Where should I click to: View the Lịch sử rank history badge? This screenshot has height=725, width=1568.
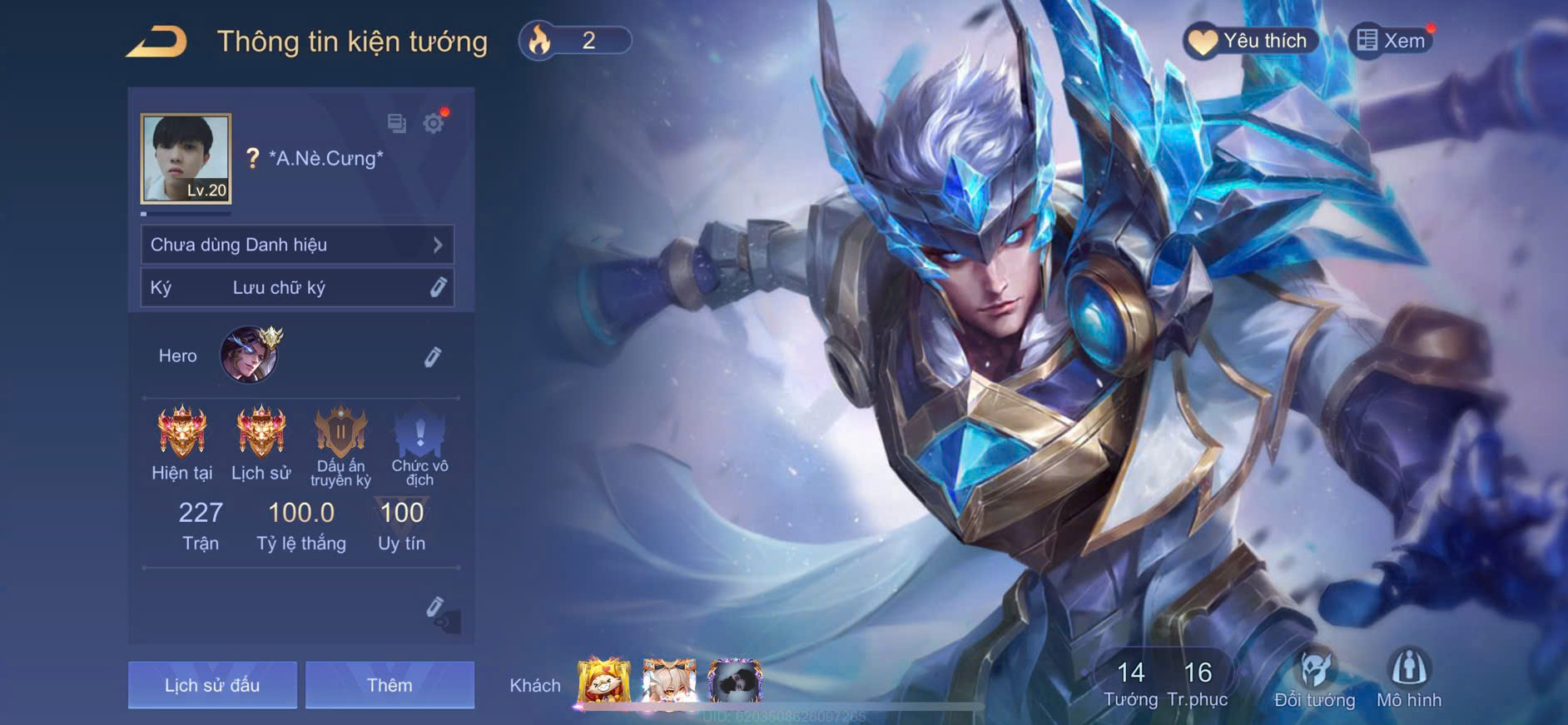(x=261, y=433)
